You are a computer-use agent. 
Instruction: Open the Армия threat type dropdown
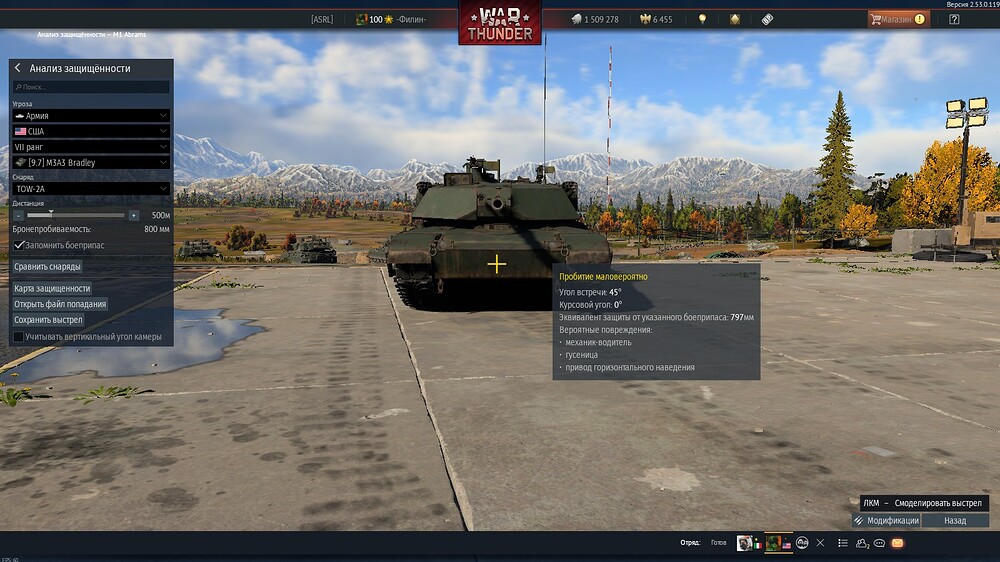tap(90, 115)
